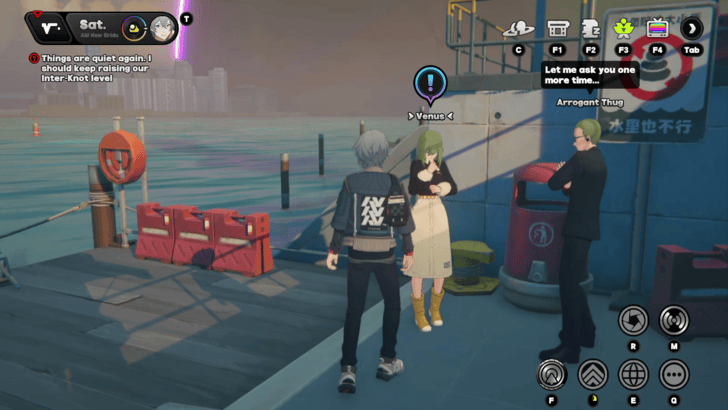This screenshot has width=728, height=410.
Task: Open the planet-shaped icon in the top bar
Action: pyautogui.click(x=518, y=28)
